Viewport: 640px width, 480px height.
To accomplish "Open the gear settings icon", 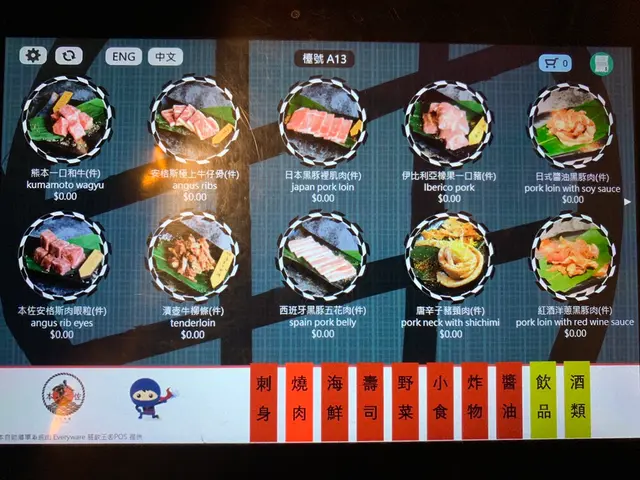I will [x=32, y=56].
